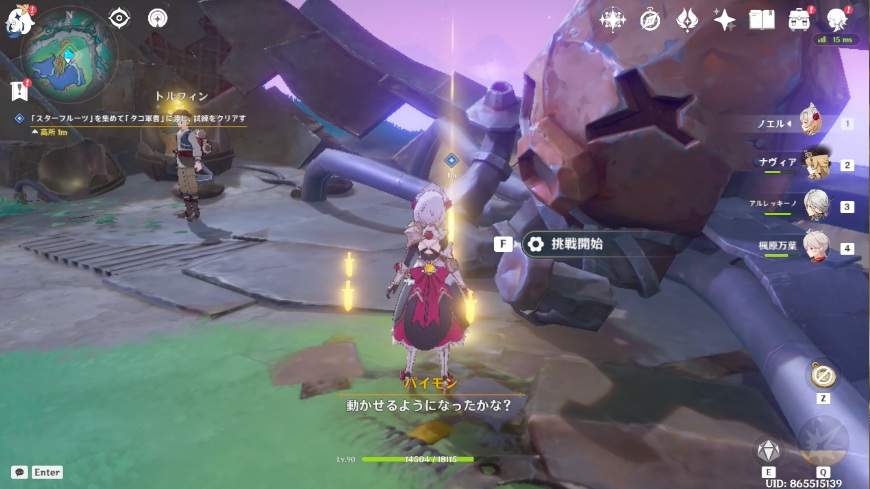Screen dimensions: 870x489
Task: Open the adventure compass icon
Action: [650, 20]
